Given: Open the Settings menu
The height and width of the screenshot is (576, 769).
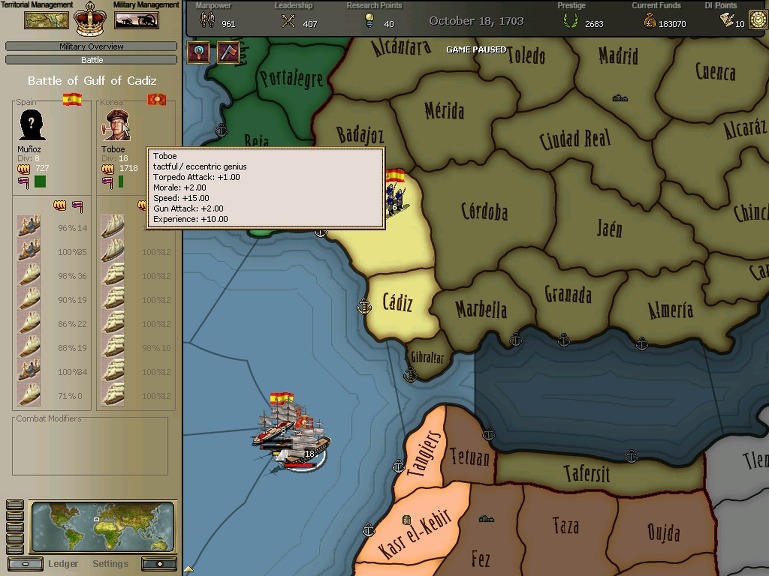Looking at the screenshot, I should [110, 563].
